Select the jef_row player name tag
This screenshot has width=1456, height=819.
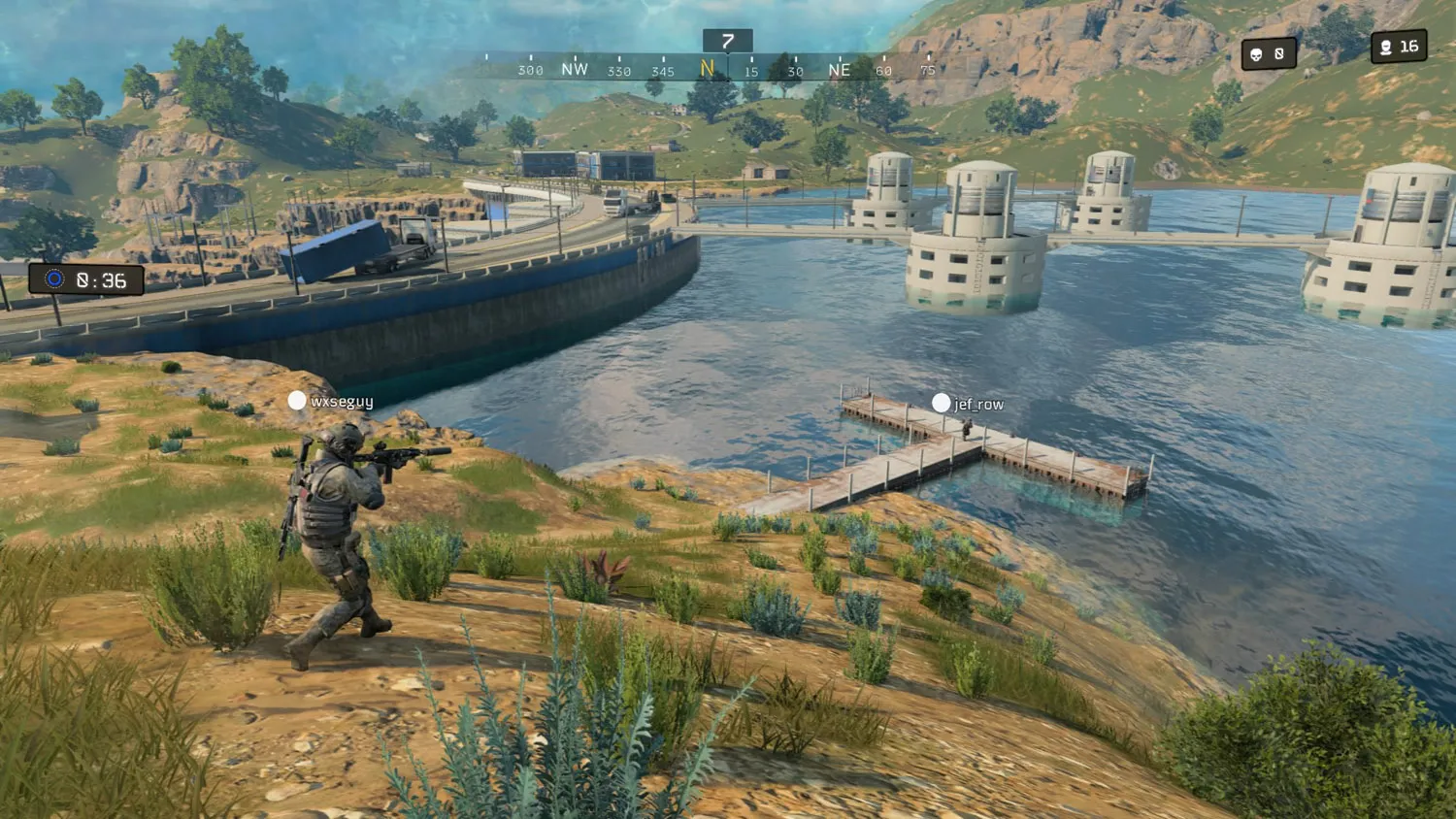(x=969, y=404)
